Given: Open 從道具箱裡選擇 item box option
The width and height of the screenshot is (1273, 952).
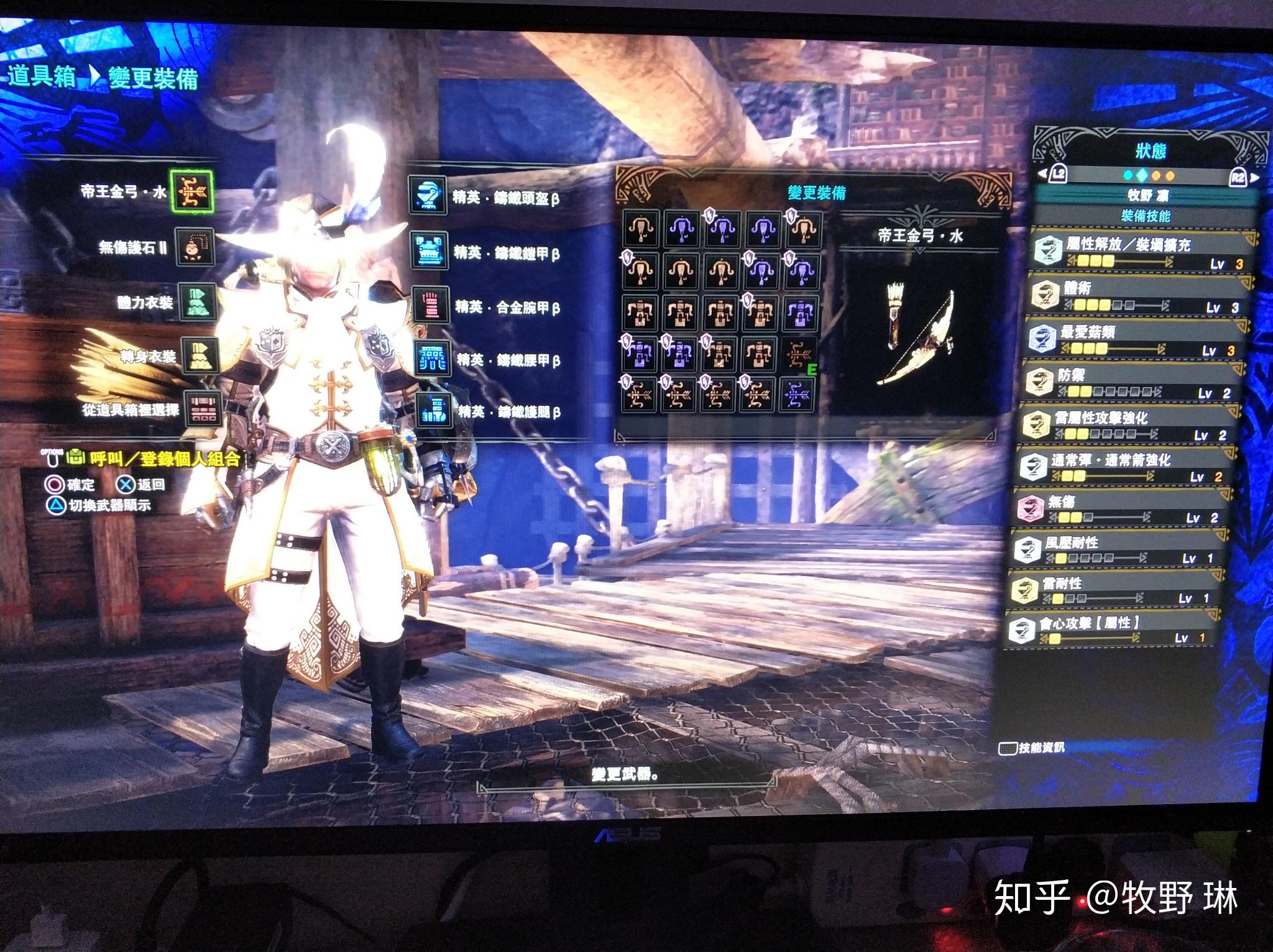Looking at the screenshot, I should (x=203, y=409).
